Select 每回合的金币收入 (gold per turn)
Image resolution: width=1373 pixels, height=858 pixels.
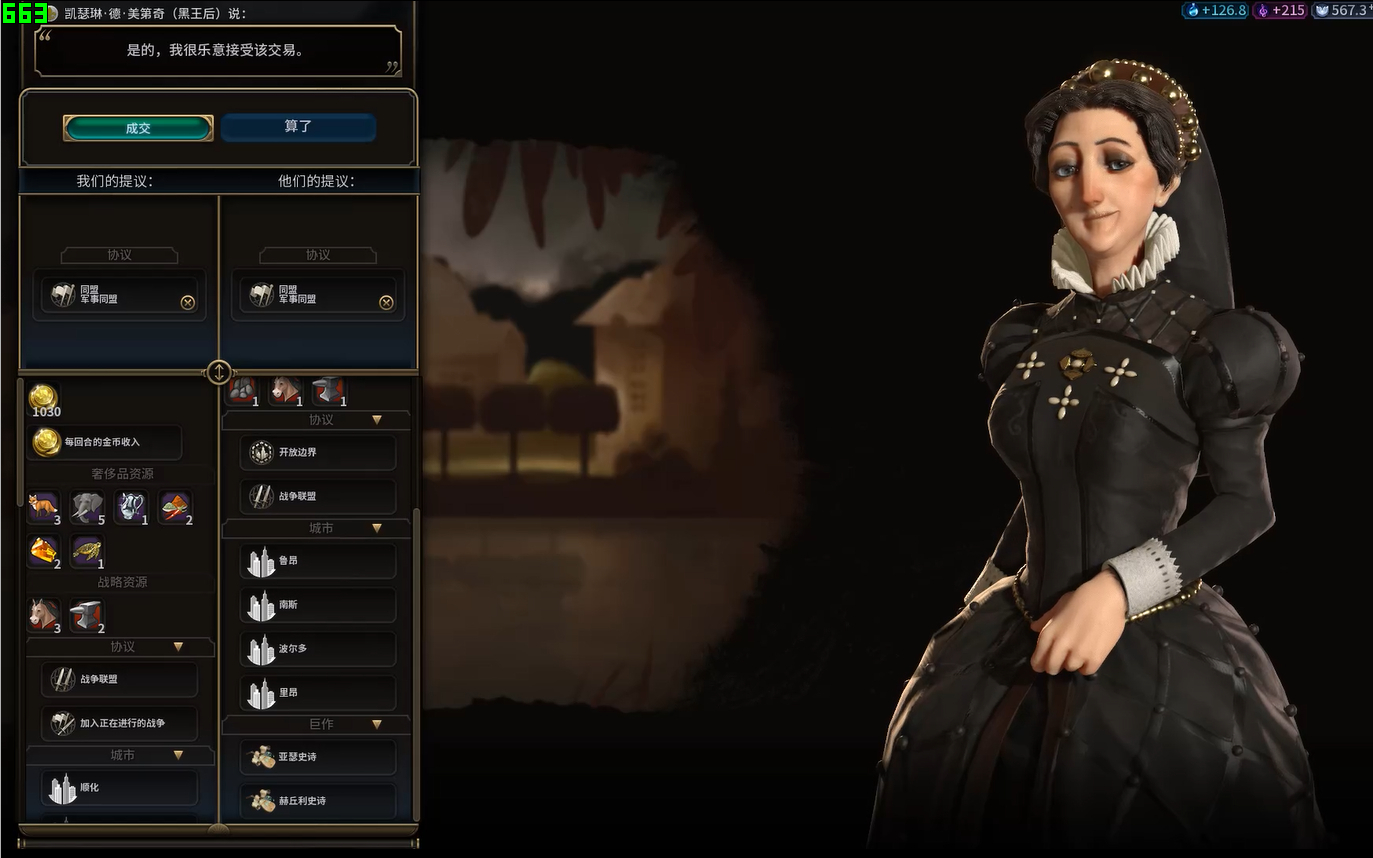pos(104,442)
